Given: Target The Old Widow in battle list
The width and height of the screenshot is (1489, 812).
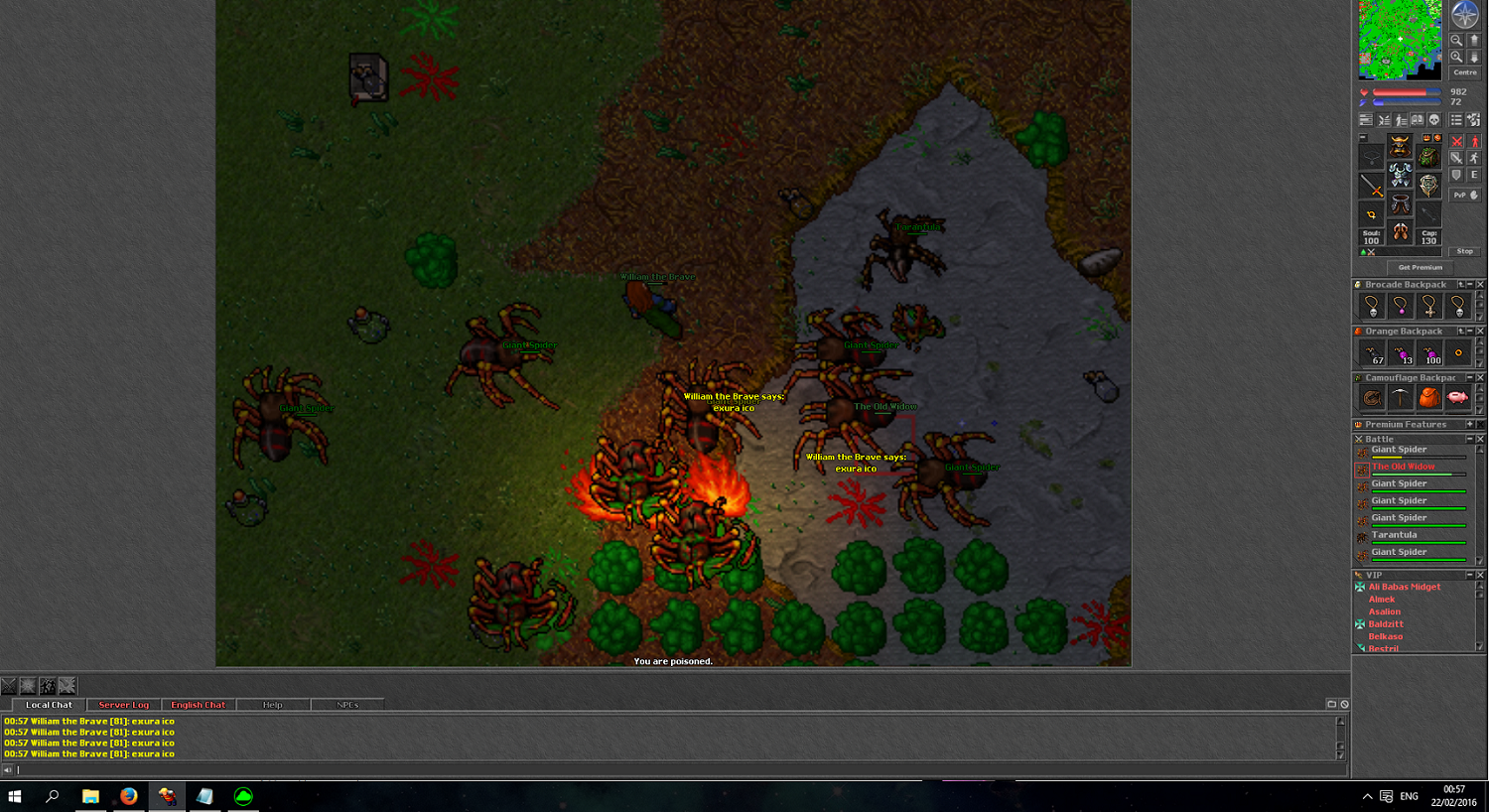Looking at the screenshot, I should coord(1403,467).
